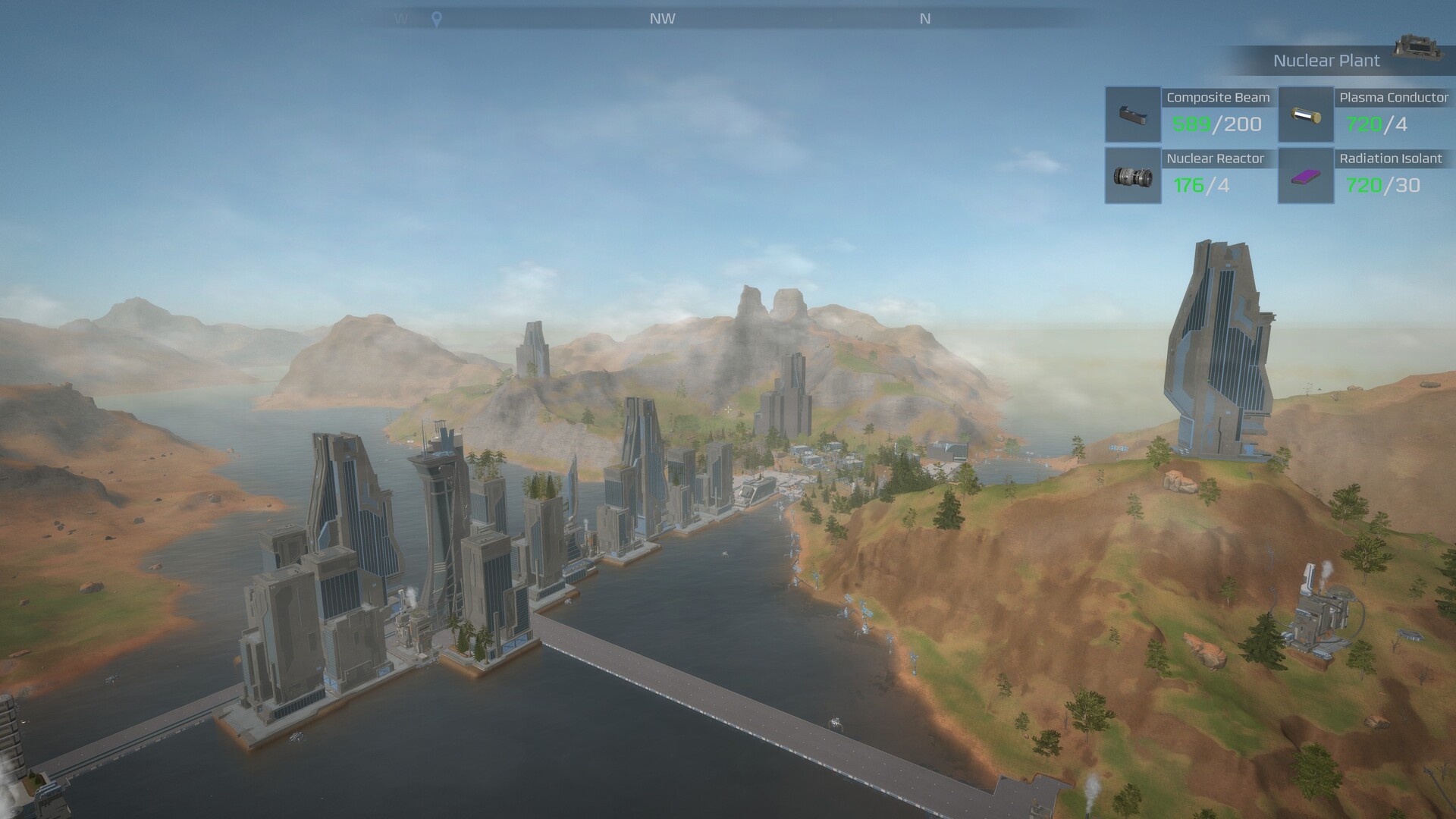This screenshot has height=819, width=1456.
Task: Click the blue location pin on compass
Action: point(437,20)
